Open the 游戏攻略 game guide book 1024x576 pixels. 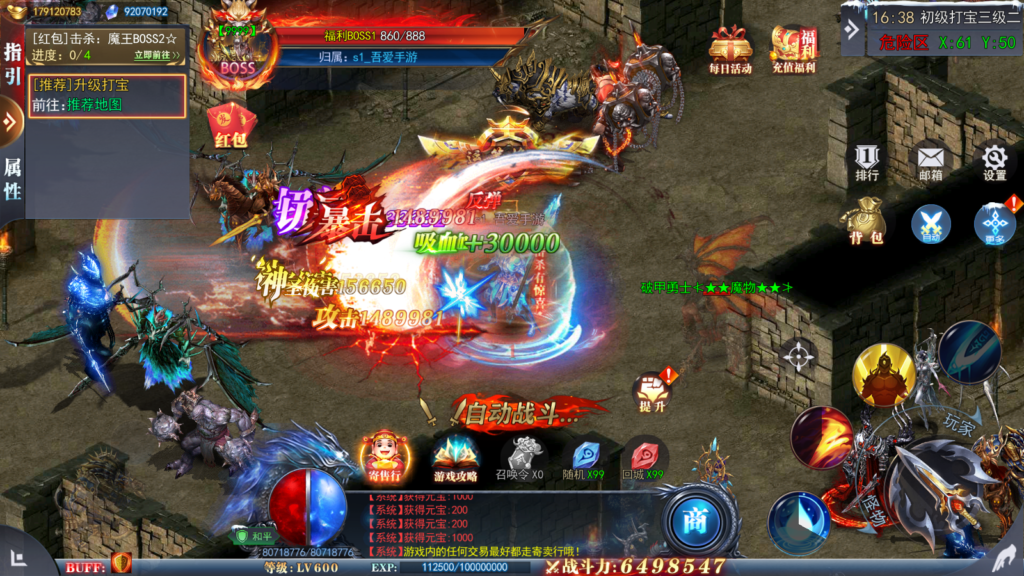point(455,458)
